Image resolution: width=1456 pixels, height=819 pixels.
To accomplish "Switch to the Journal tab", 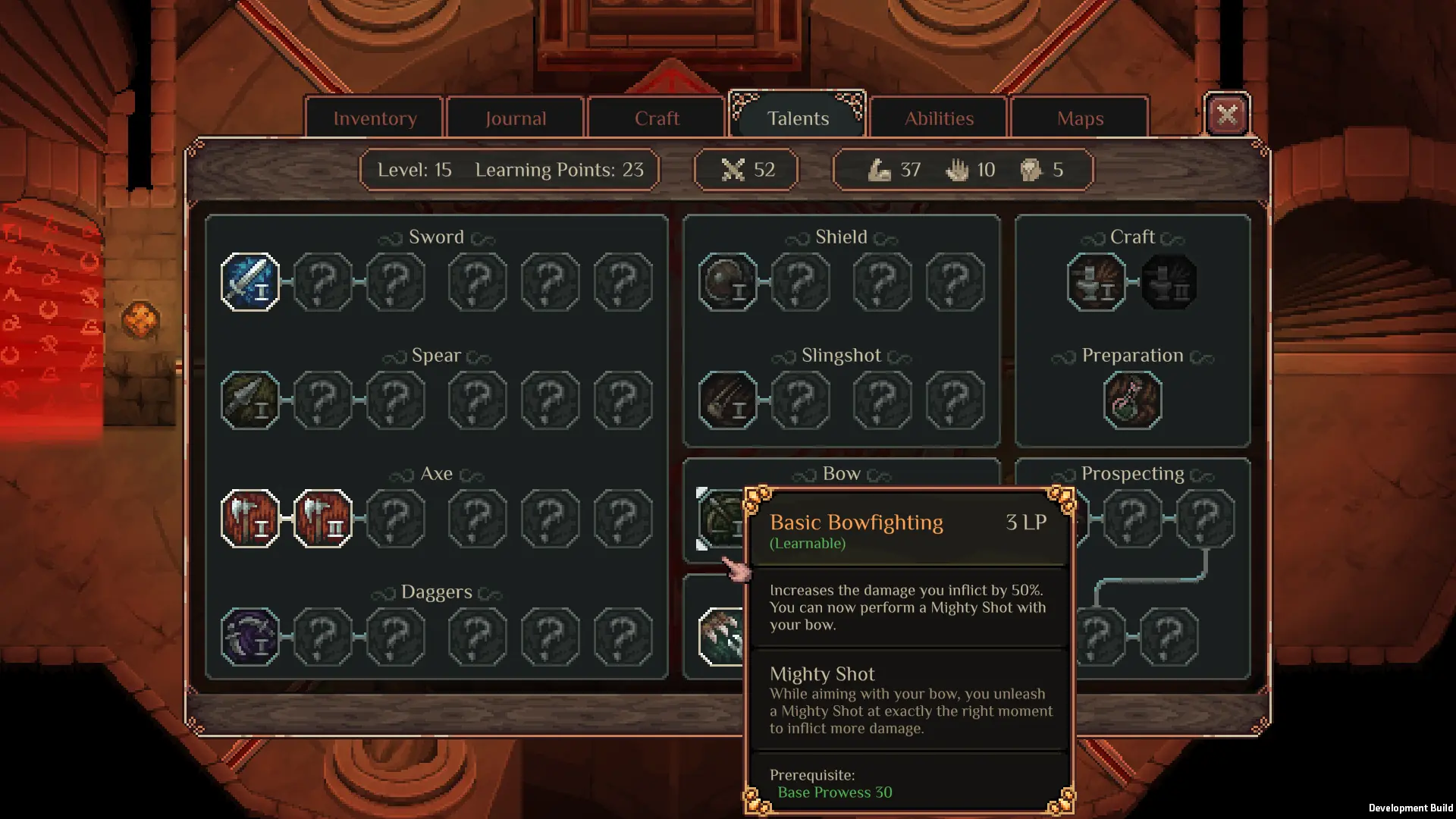I will [x=516, y=118].
